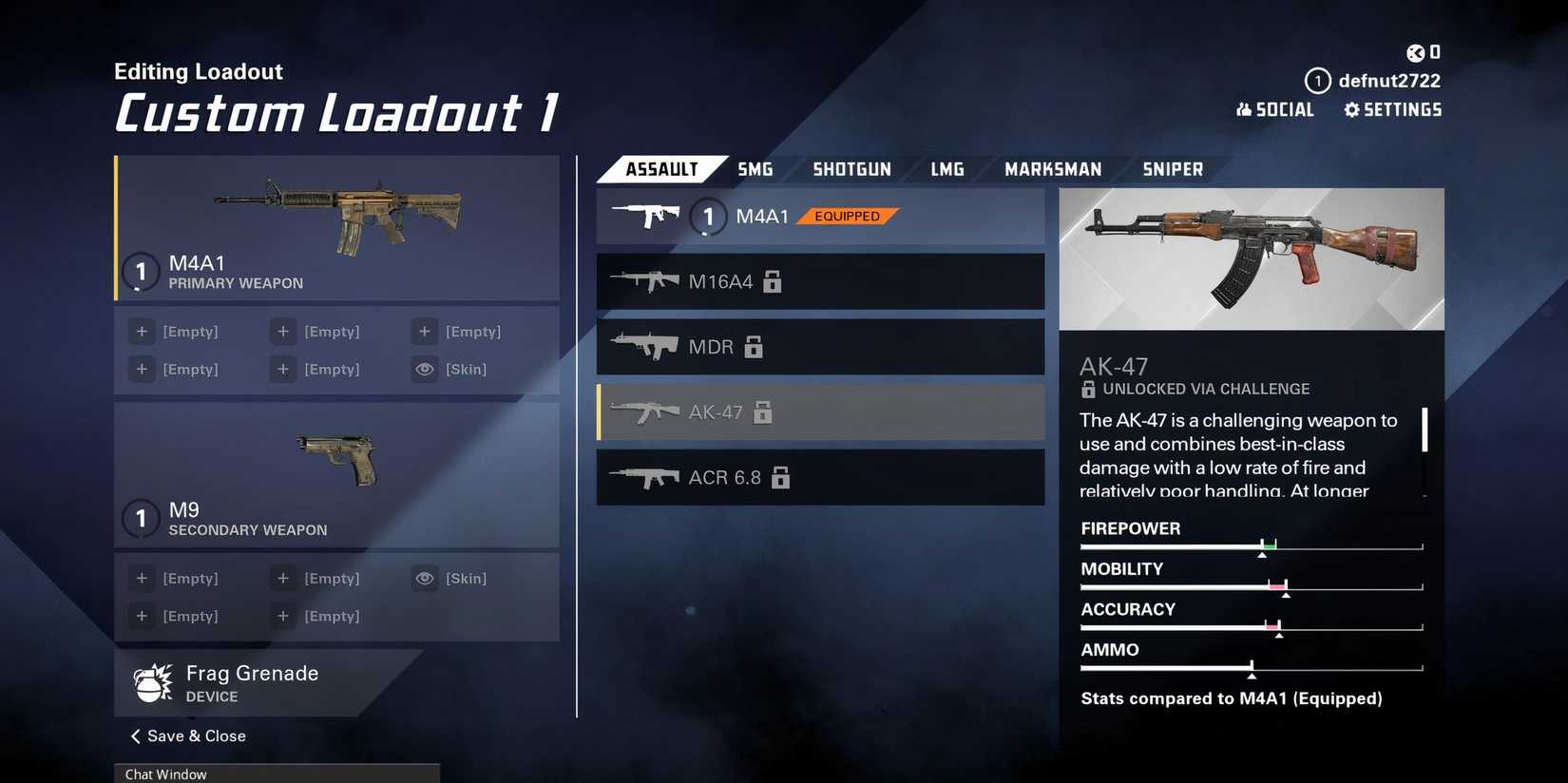The image size is (1568, 783).
Task: Open the Social panel
Action: pos(1275,109)
